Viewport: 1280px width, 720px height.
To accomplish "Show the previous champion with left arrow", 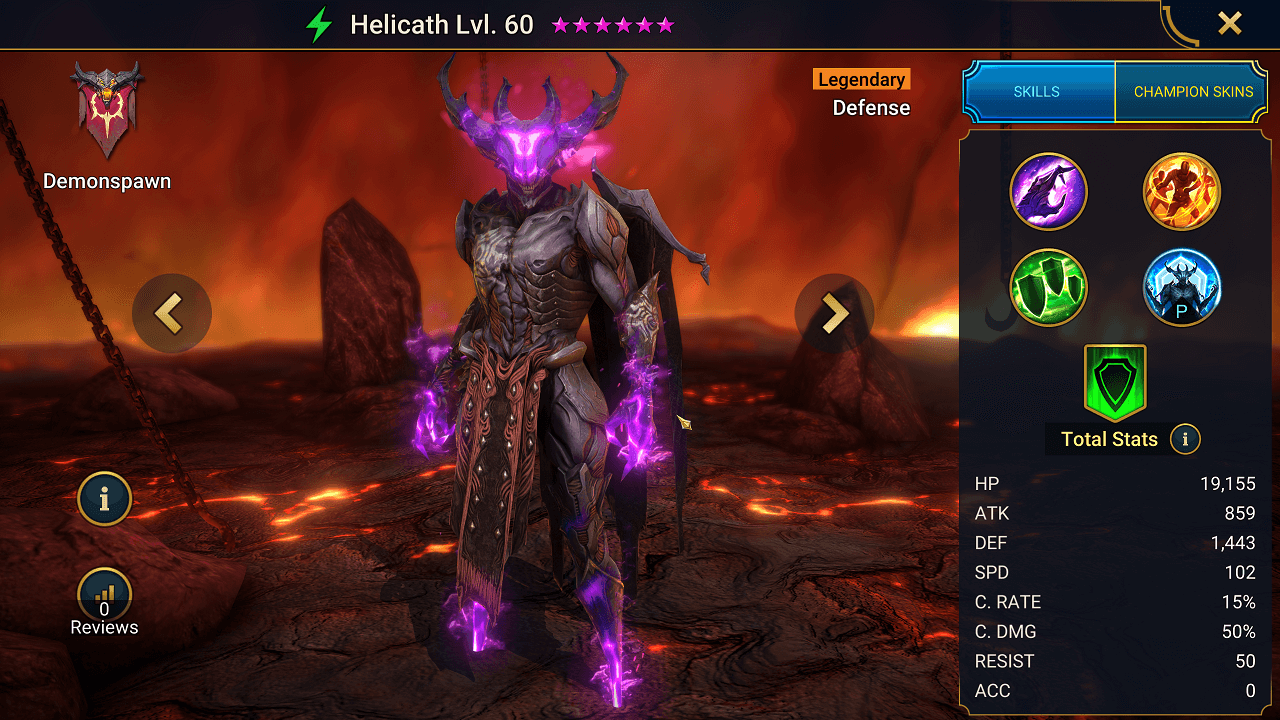I will tap(171, 314).
